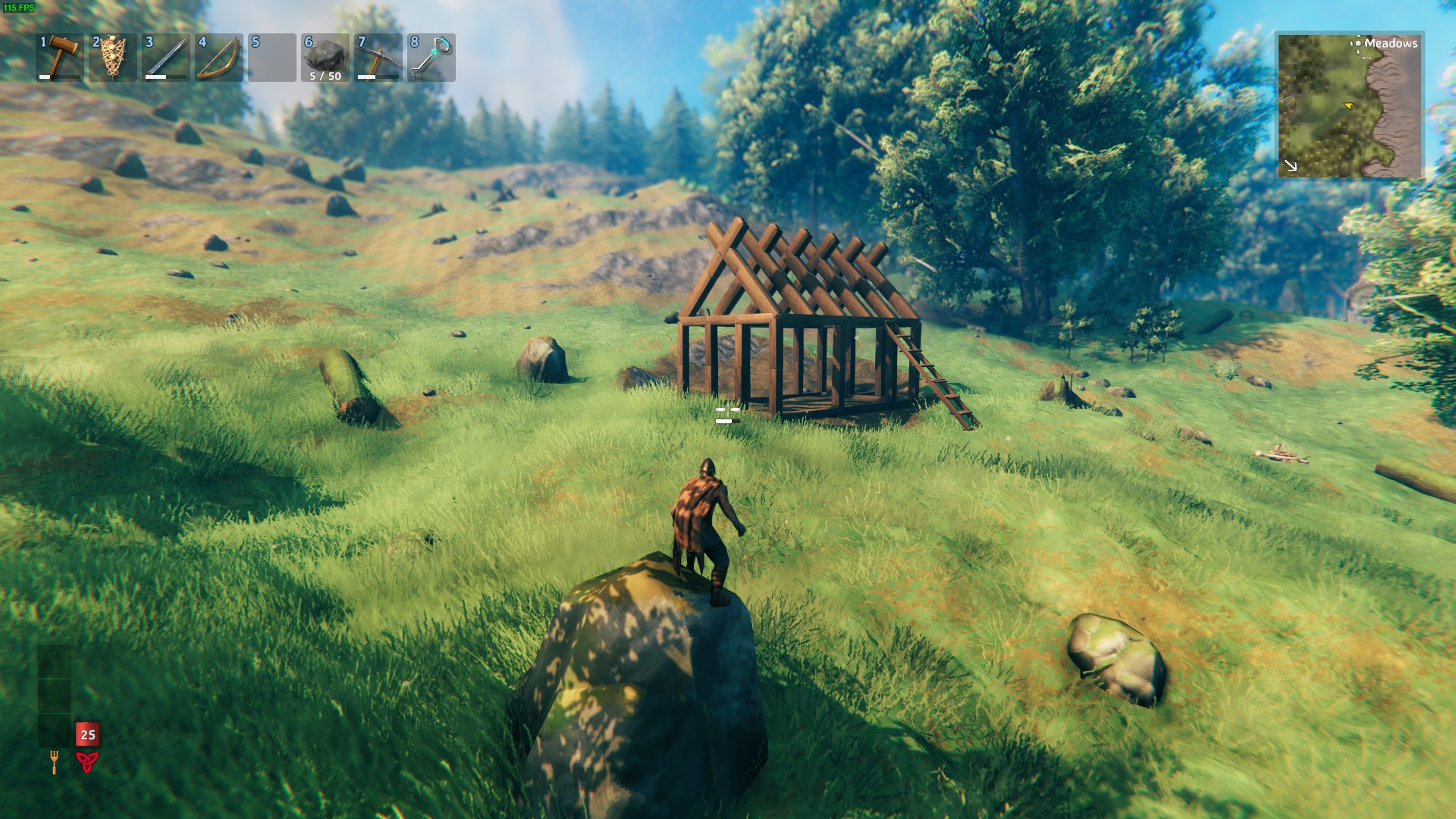Choose the sword in hotbar slot 3
This screenshot has width=1456, height=819.
(166, 57)
